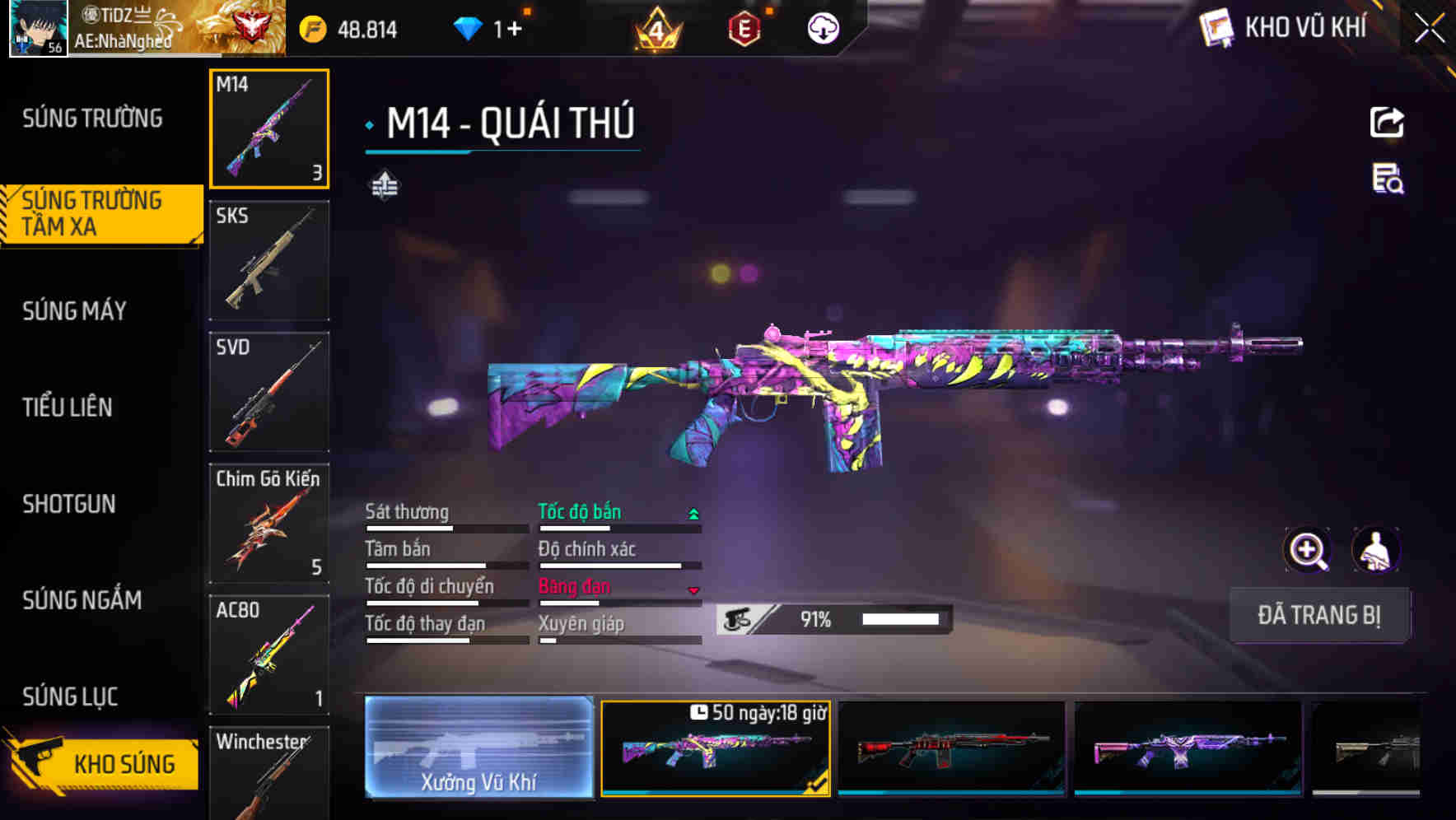Click the Đã Trang Bị equipped button

[x=1319, y=615]
